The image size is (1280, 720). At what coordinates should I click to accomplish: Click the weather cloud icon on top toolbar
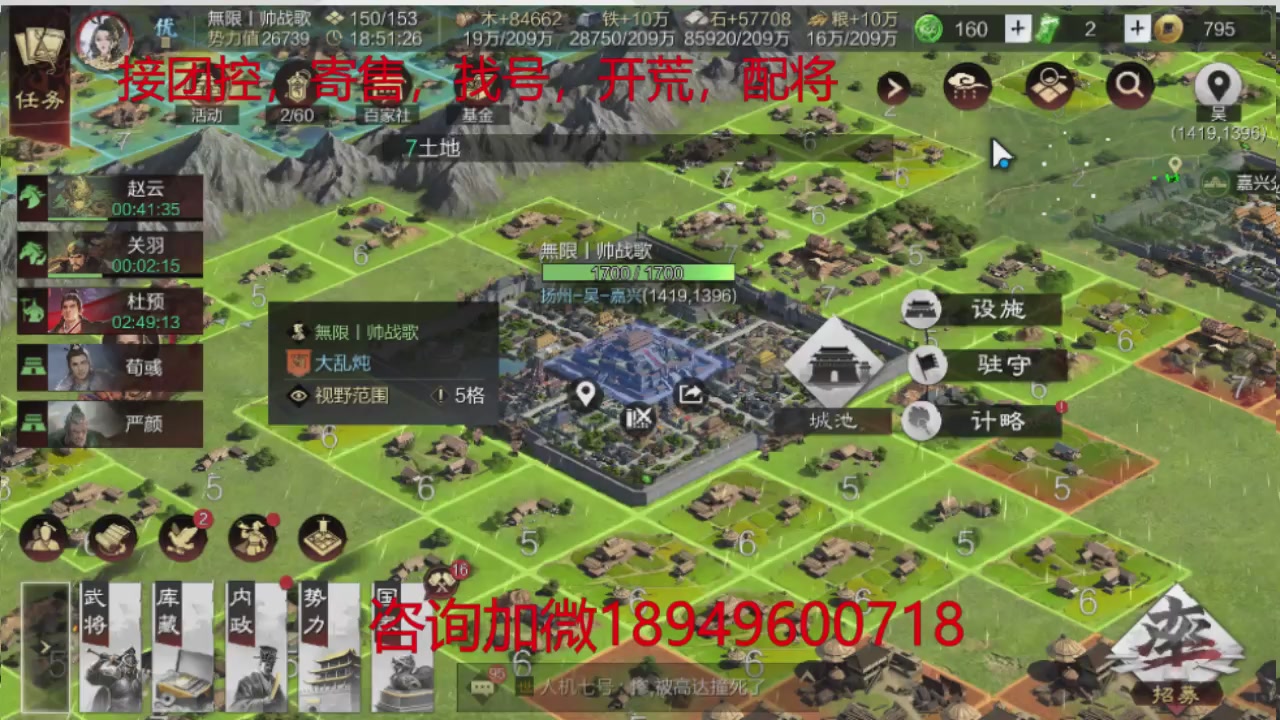click(x=966, y=86)
